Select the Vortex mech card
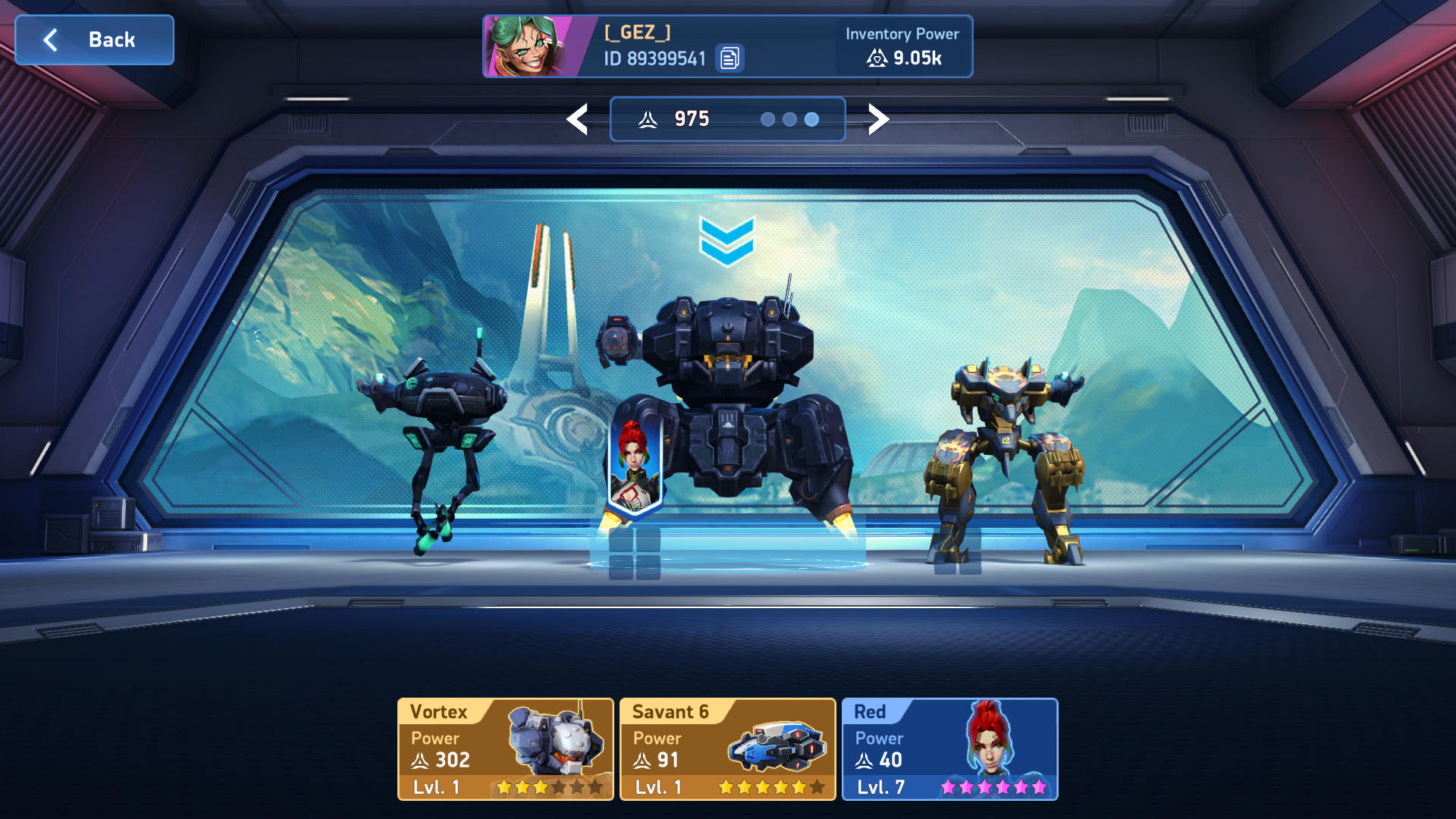Image resolution: width=1456 pixels, height=819 pixels. click(506, 749)
